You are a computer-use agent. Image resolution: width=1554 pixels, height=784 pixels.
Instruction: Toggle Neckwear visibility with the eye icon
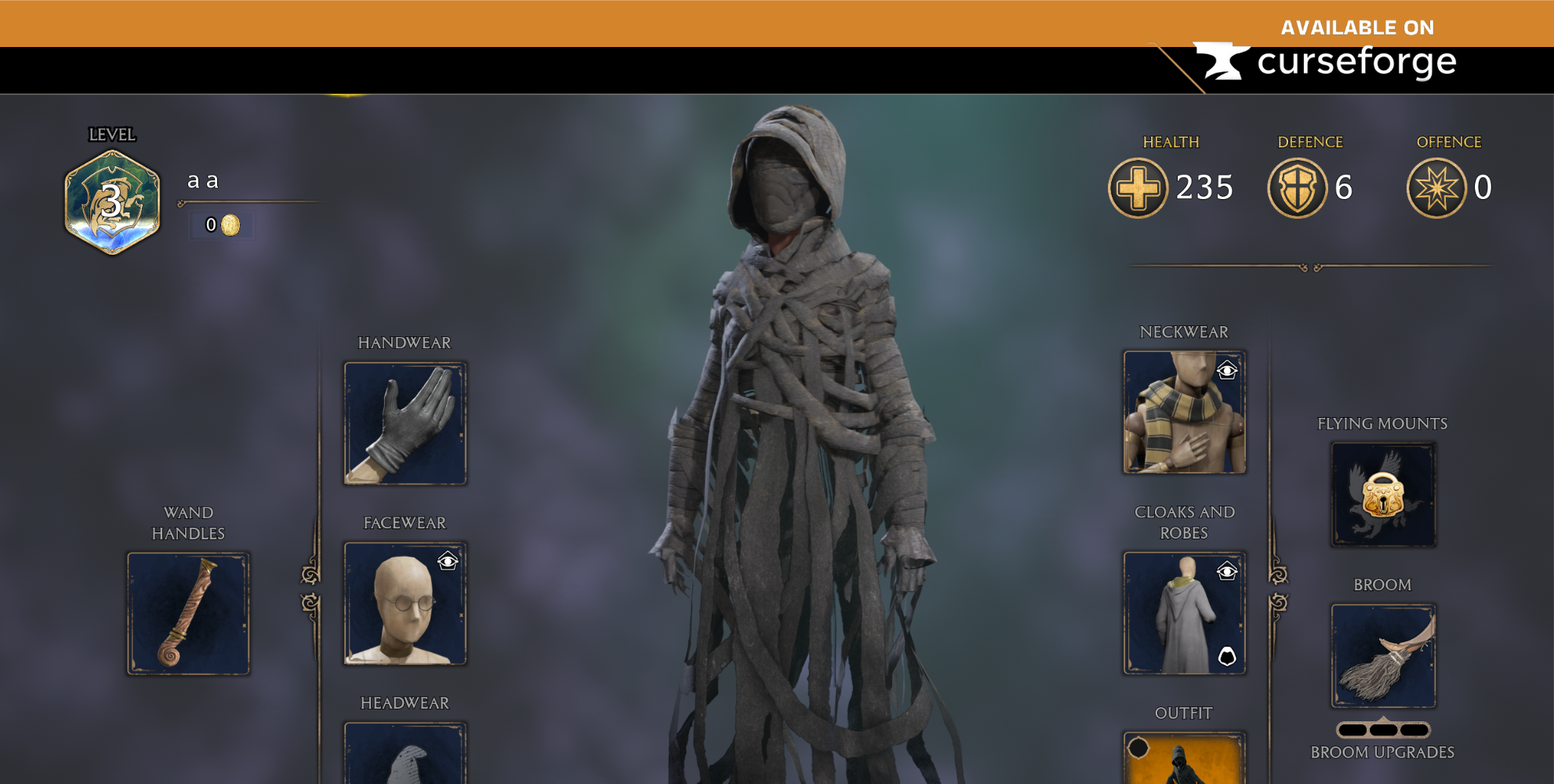[1228, 368]
